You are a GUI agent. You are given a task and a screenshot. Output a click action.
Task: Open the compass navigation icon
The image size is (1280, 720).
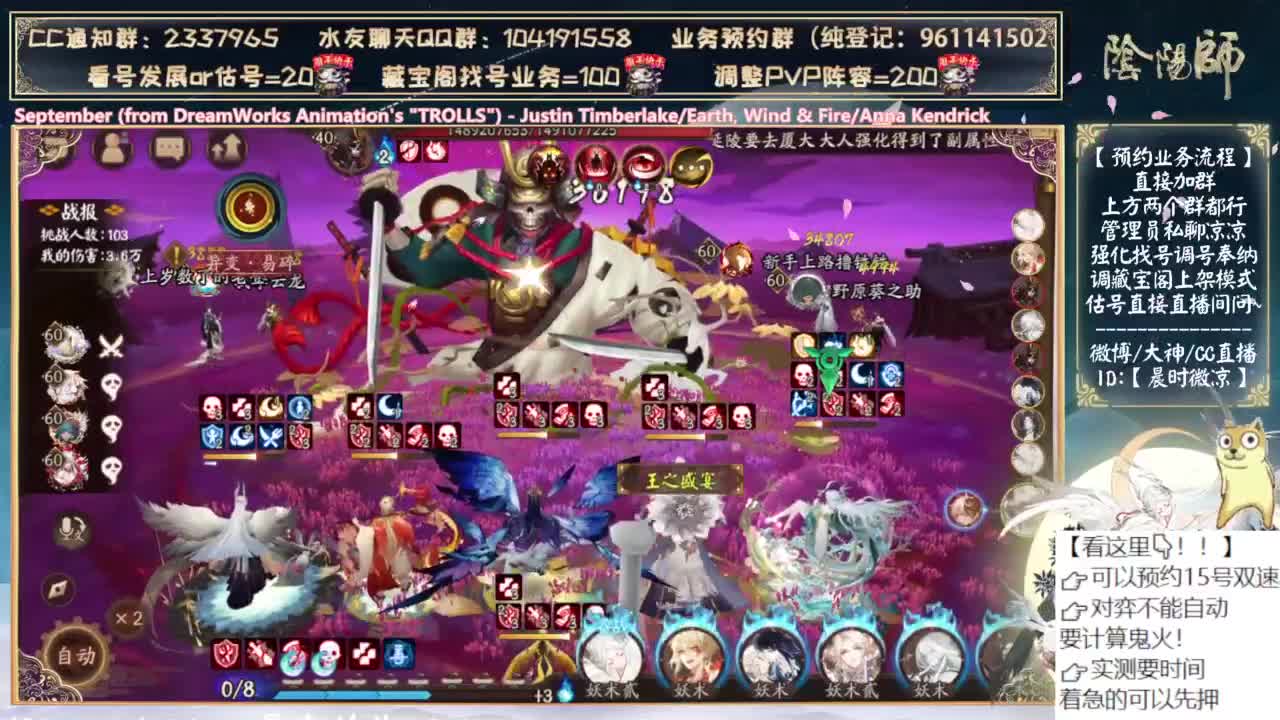pyautogui.click(x=56, y=589)
